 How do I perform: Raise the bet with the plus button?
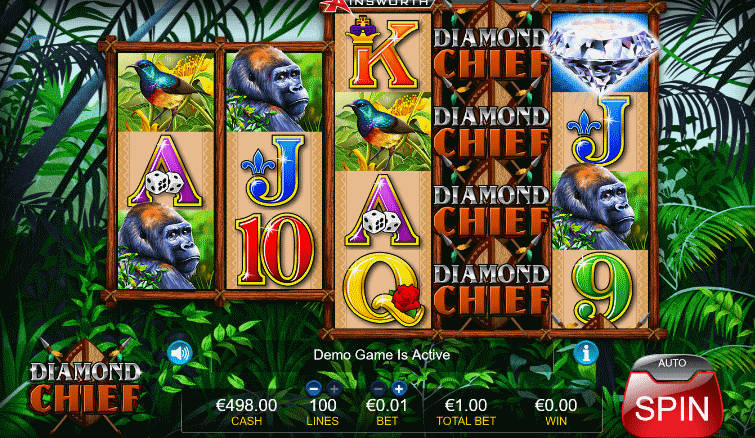399,388
